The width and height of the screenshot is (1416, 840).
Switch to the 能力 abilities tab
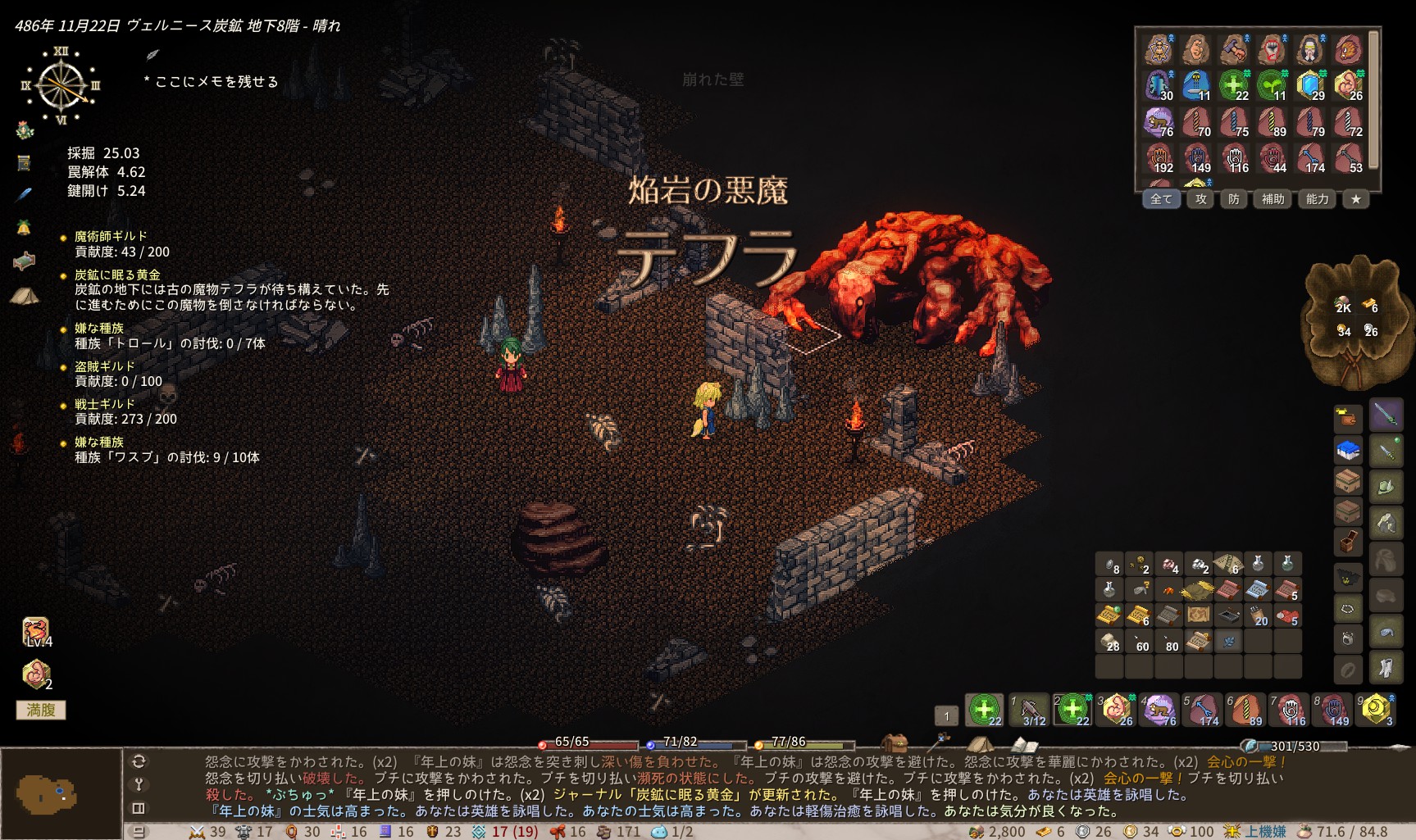(1317, 199)
